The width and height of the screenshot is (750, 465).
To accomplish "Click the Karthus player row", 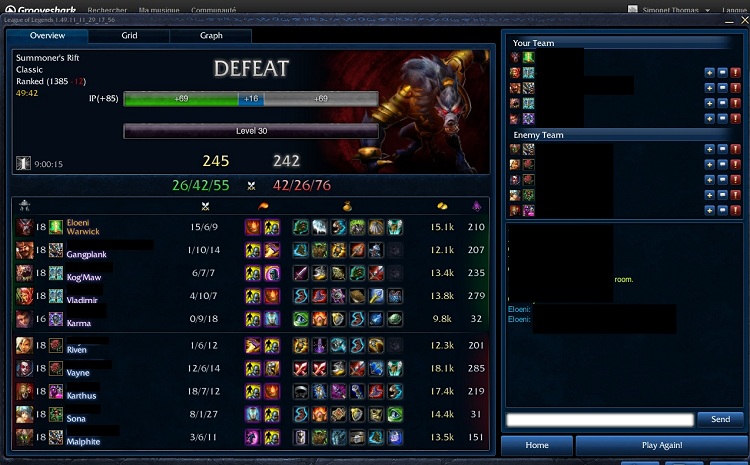I will (250, 391).
